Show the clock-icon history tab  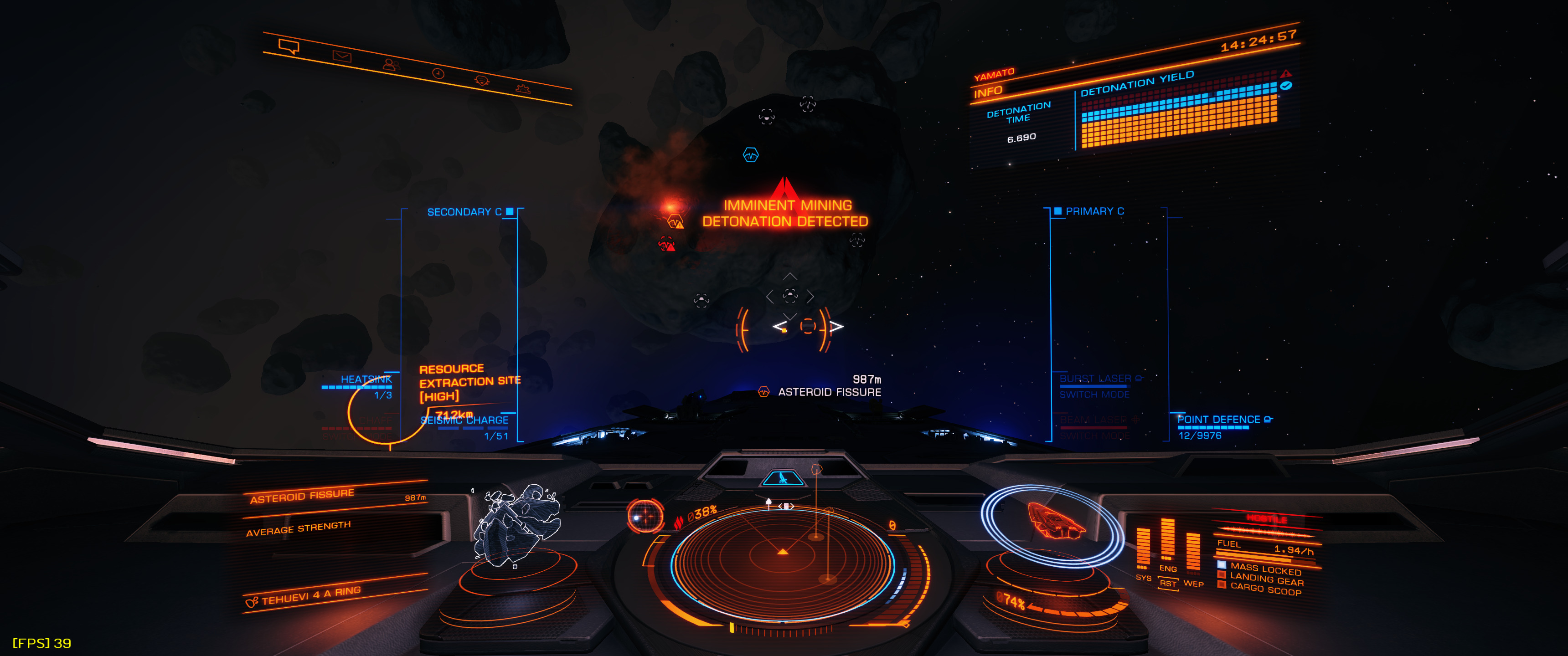coord(438,74)
